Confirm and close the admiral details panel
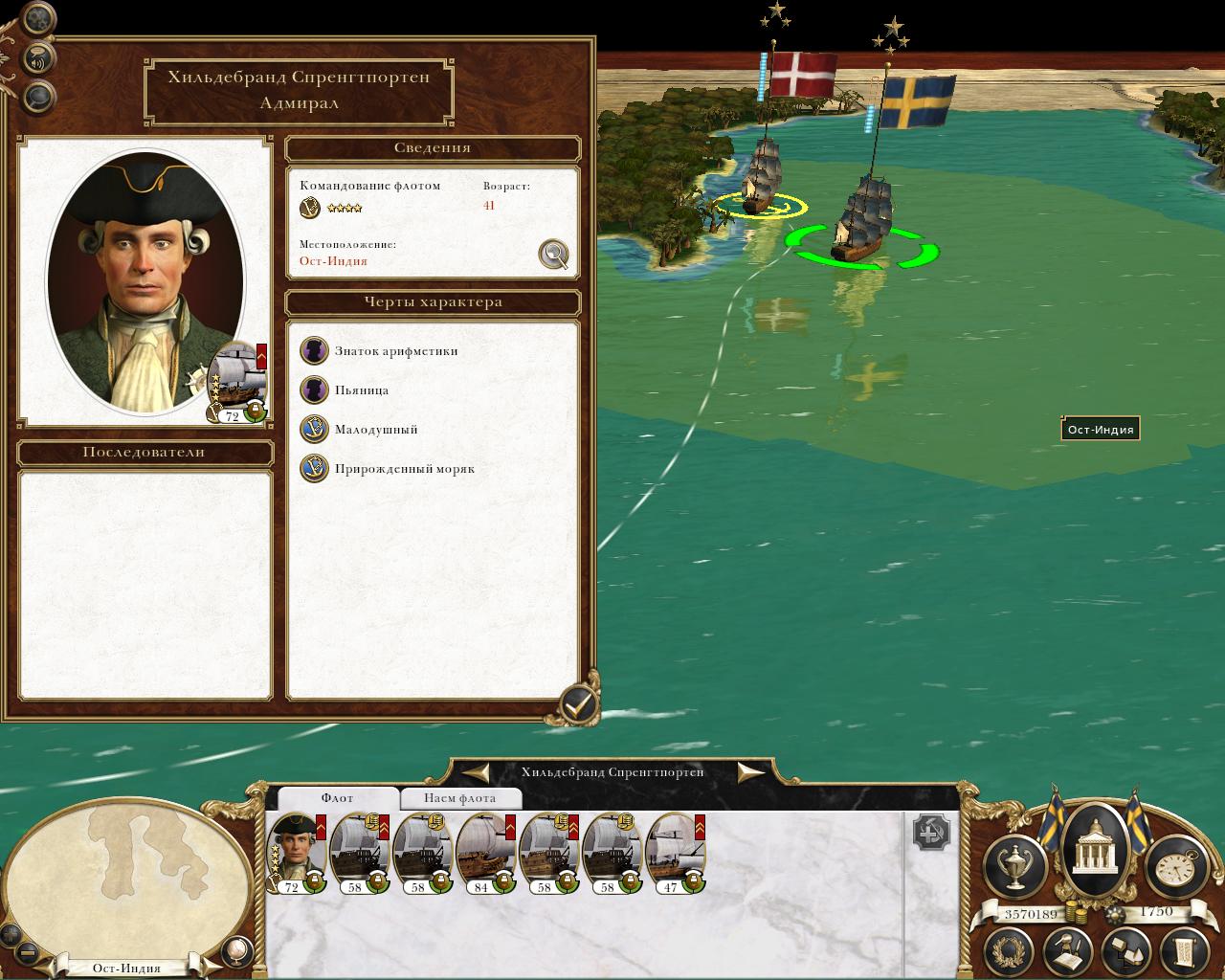This screenshot has width=1225, height=980. (x=577, y=706)
